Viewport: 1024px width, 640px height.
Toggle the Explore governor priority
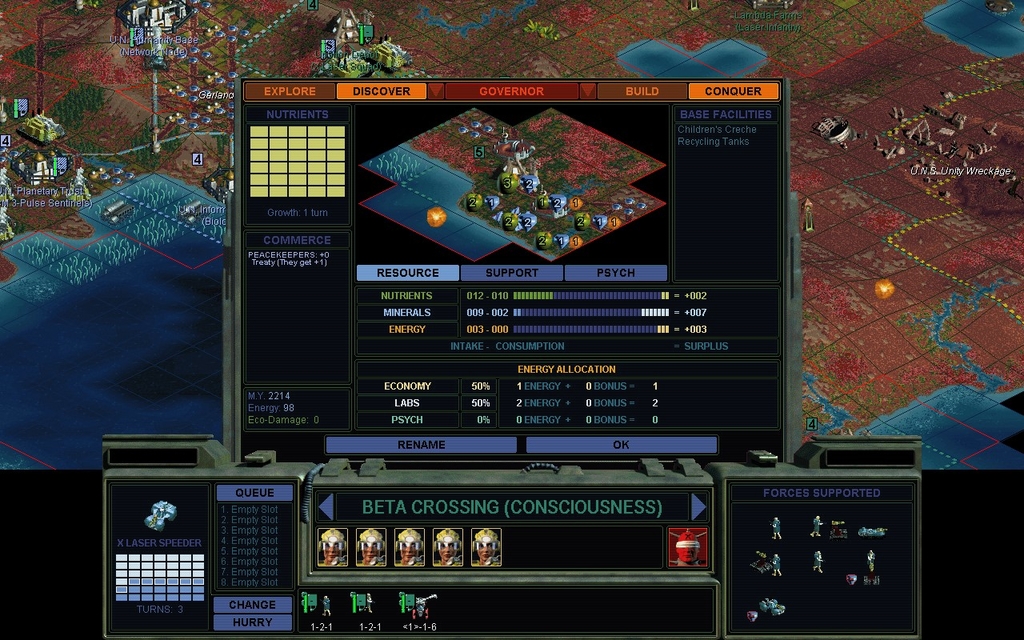coord(290,91)
